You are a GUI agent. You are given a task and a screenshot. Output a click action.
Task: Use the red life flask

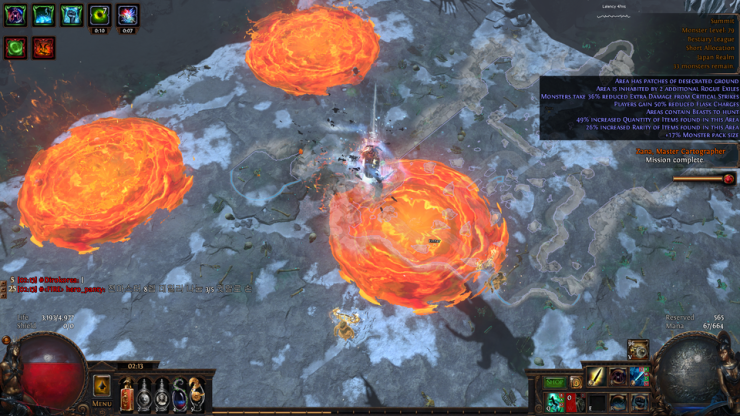(127, 392)
